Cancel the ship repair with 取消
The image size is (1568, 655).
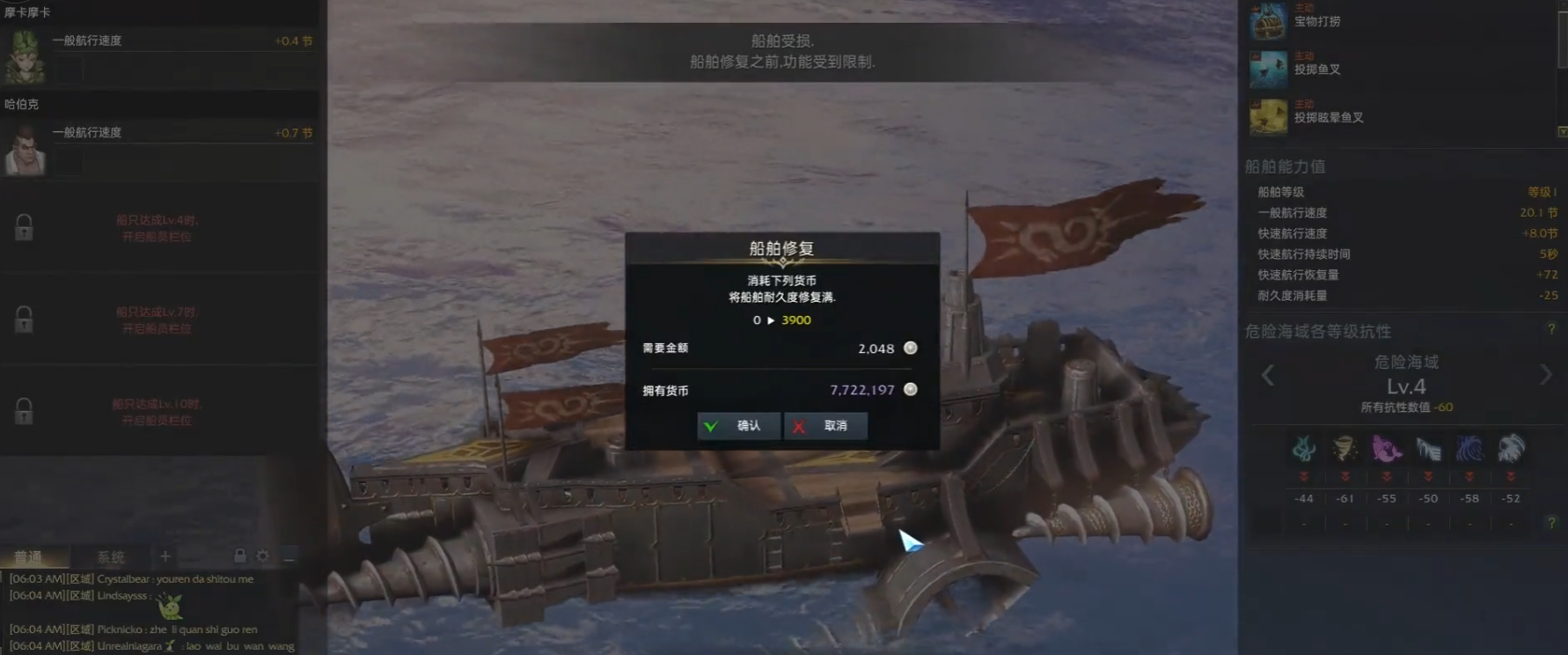click(x=825, y=426)
